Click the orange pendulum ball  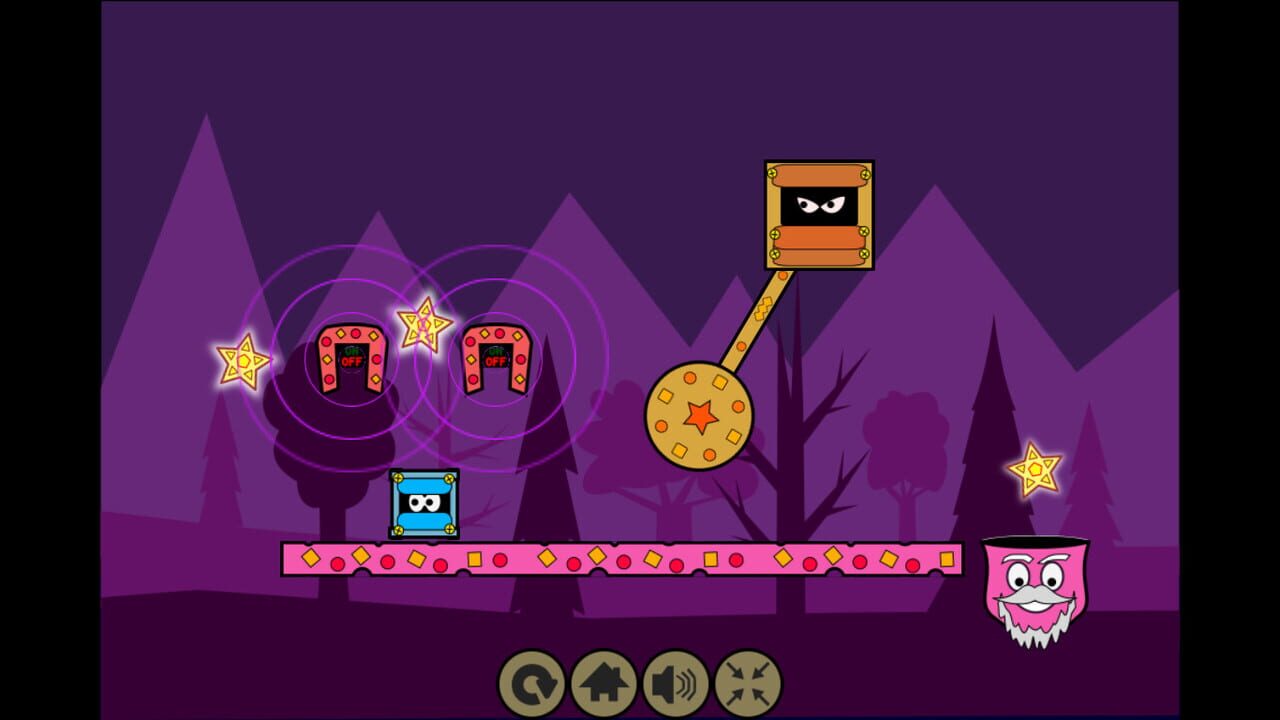pyautogui.click(x=703, y=414)
